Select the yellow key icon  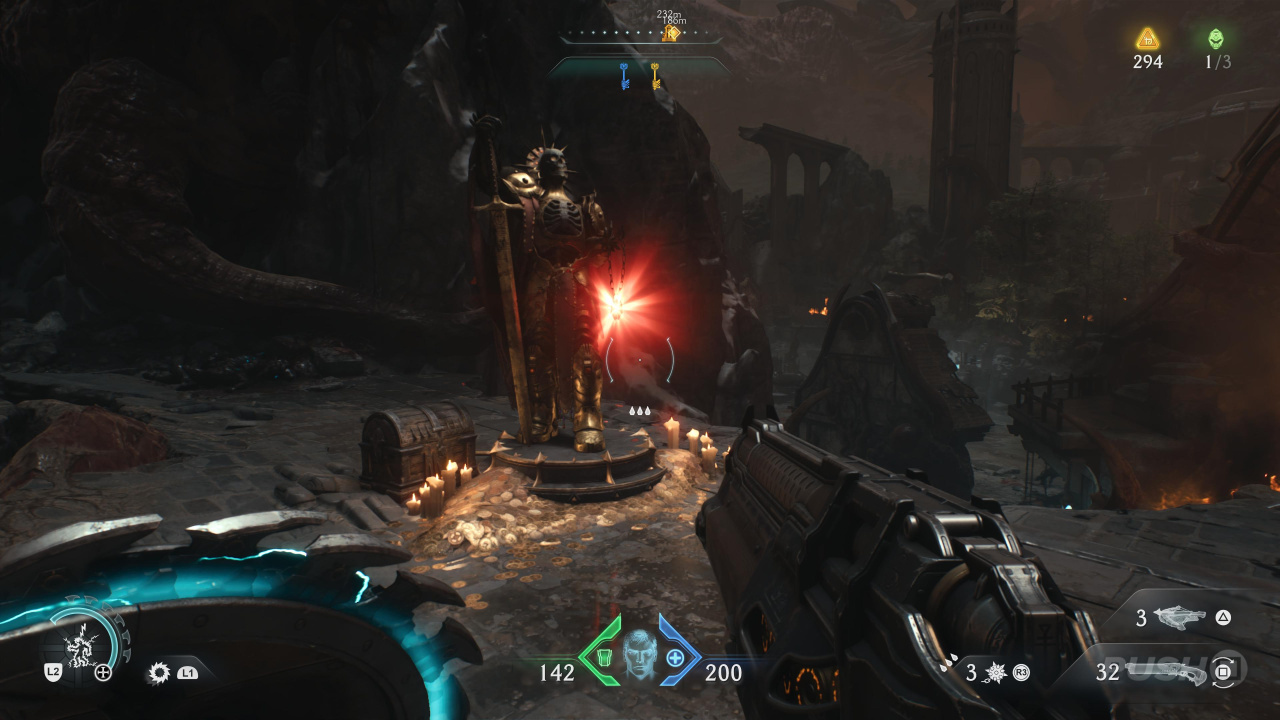tap(655, 76)
